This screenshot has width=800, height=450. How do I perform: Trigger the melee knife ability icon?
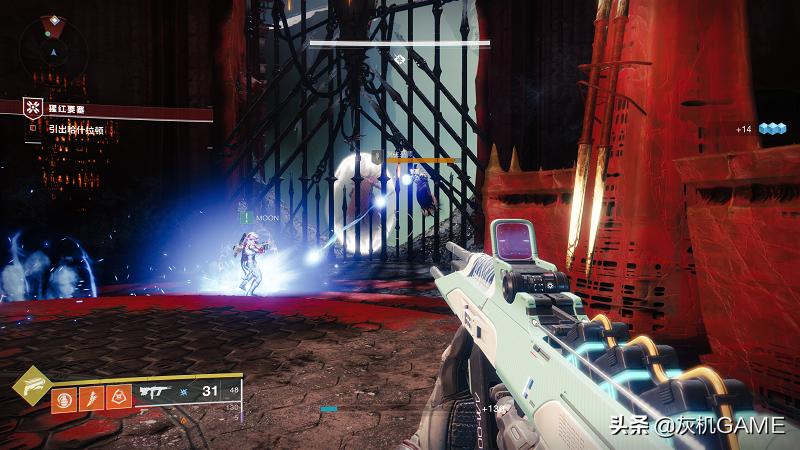[x=90, y=399]
